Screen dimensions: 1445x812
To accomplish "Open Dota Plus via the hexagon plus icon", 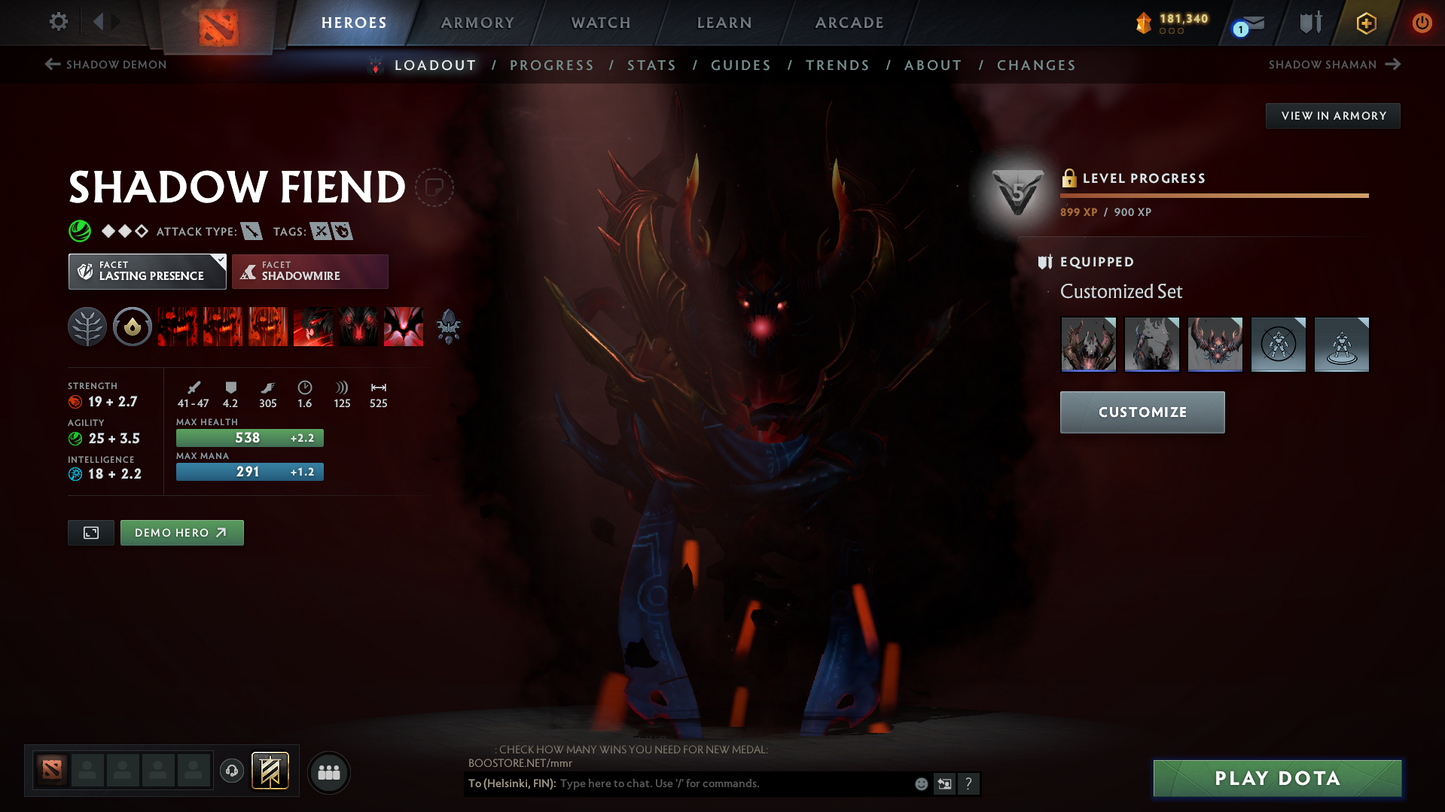I will point(1367,23).
